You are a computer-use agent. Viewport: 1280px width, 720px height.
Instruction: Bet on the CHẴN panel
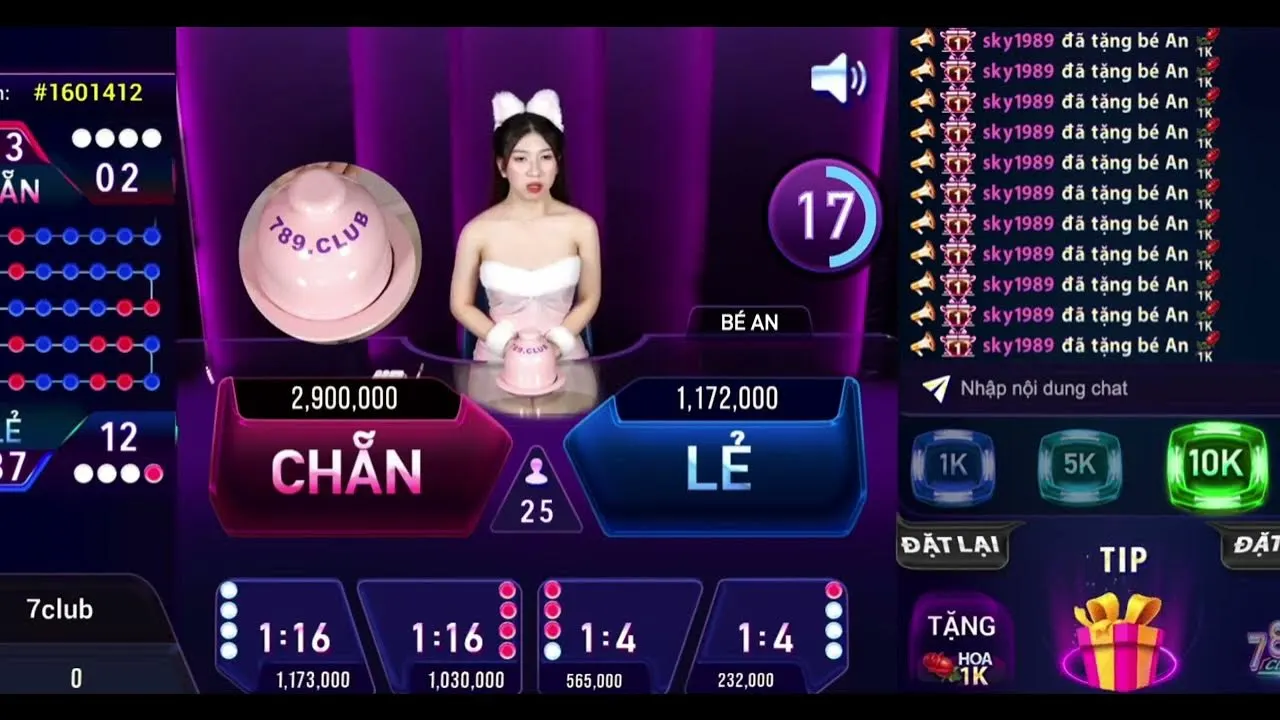[x=346, y=470]
